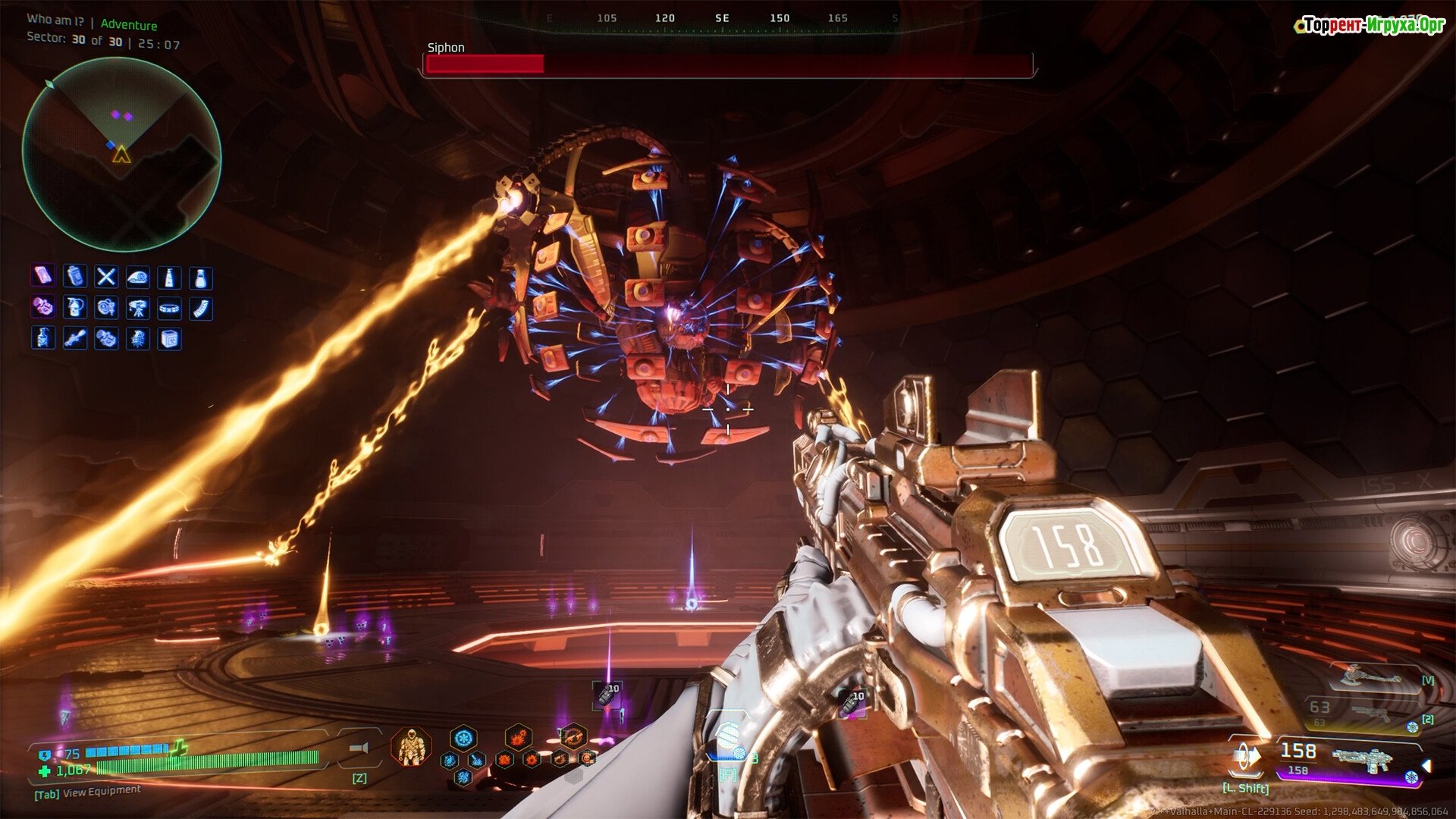
Task: Choose the curved ammo magazine item icon
Action: click(x=200, y=309)
